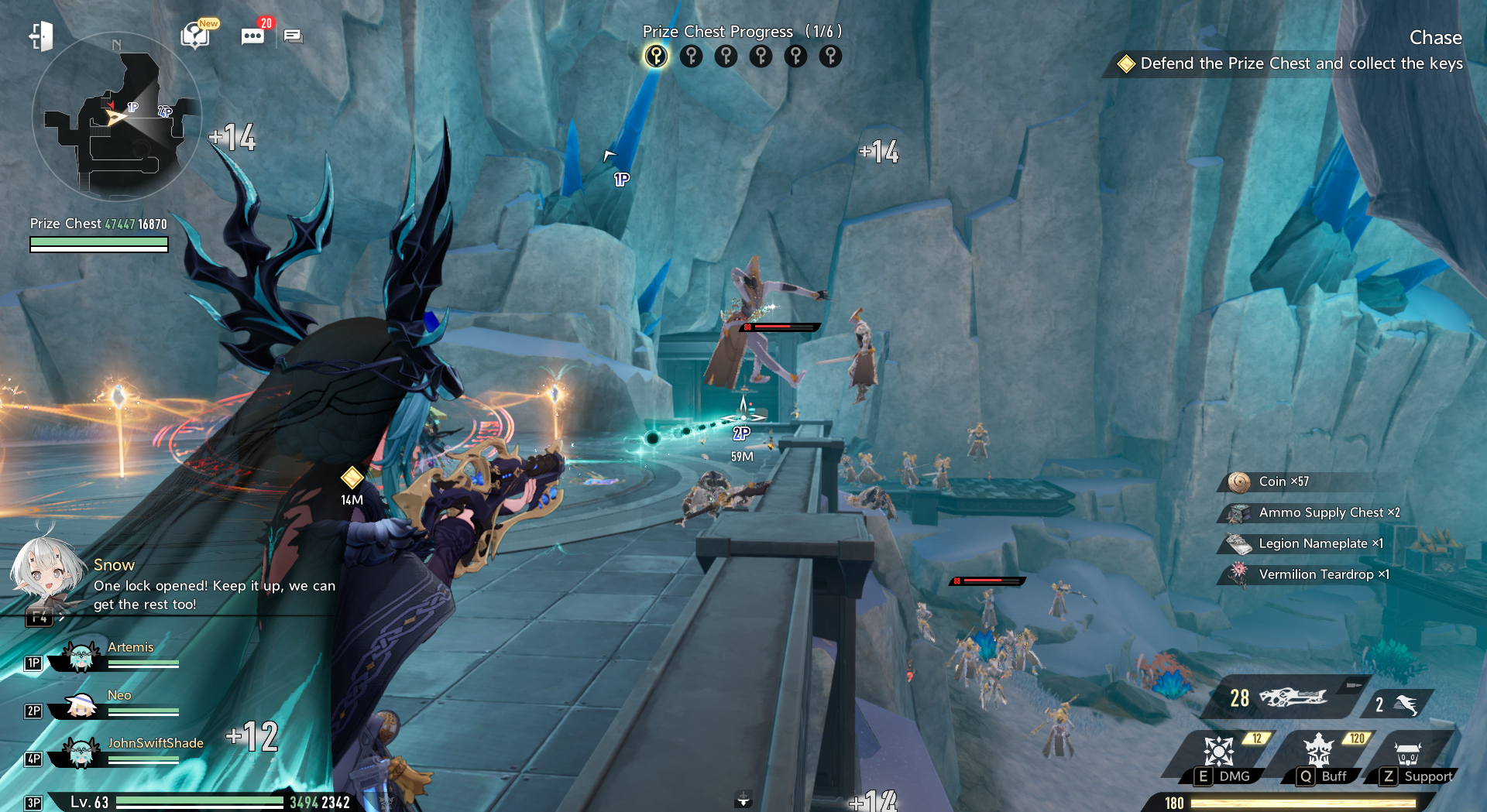Image resolution: width=1487 pixels, height=812 pixels.
Task: Activate the Buff skill icon
Action: [x=1318, y=752]
